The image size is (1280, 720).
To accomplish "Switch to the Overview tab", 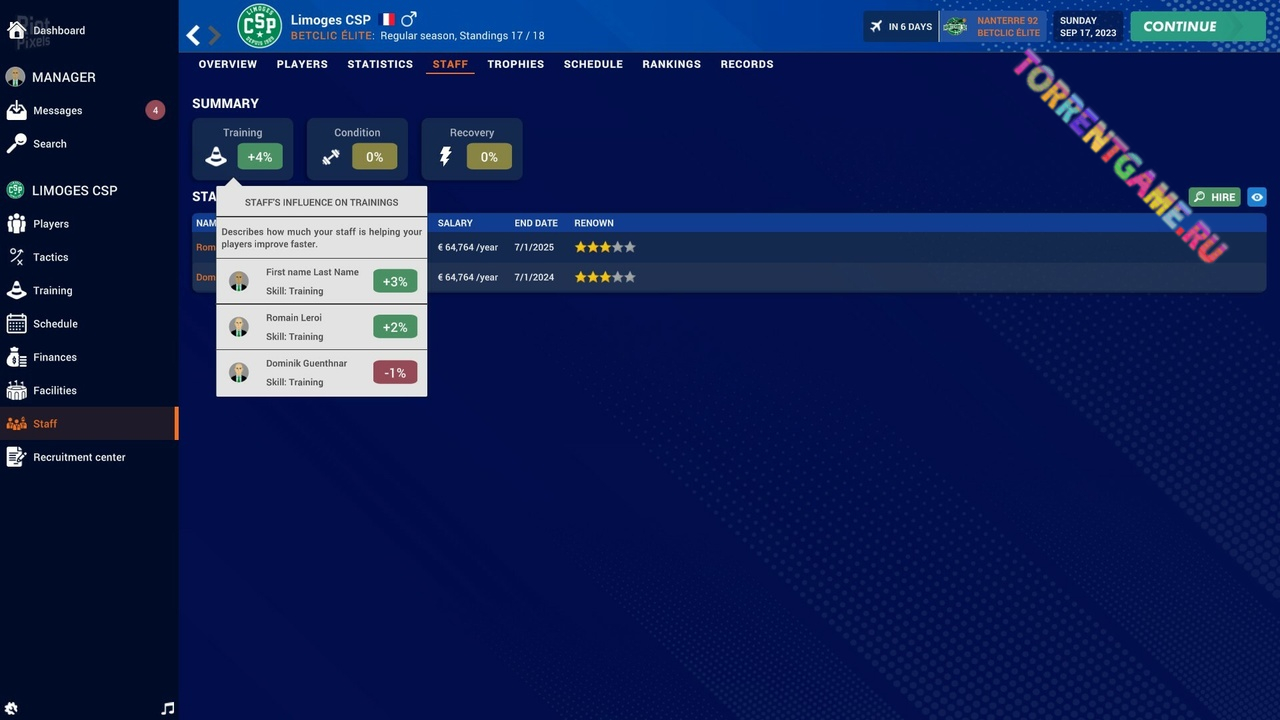I will point(227,64).
